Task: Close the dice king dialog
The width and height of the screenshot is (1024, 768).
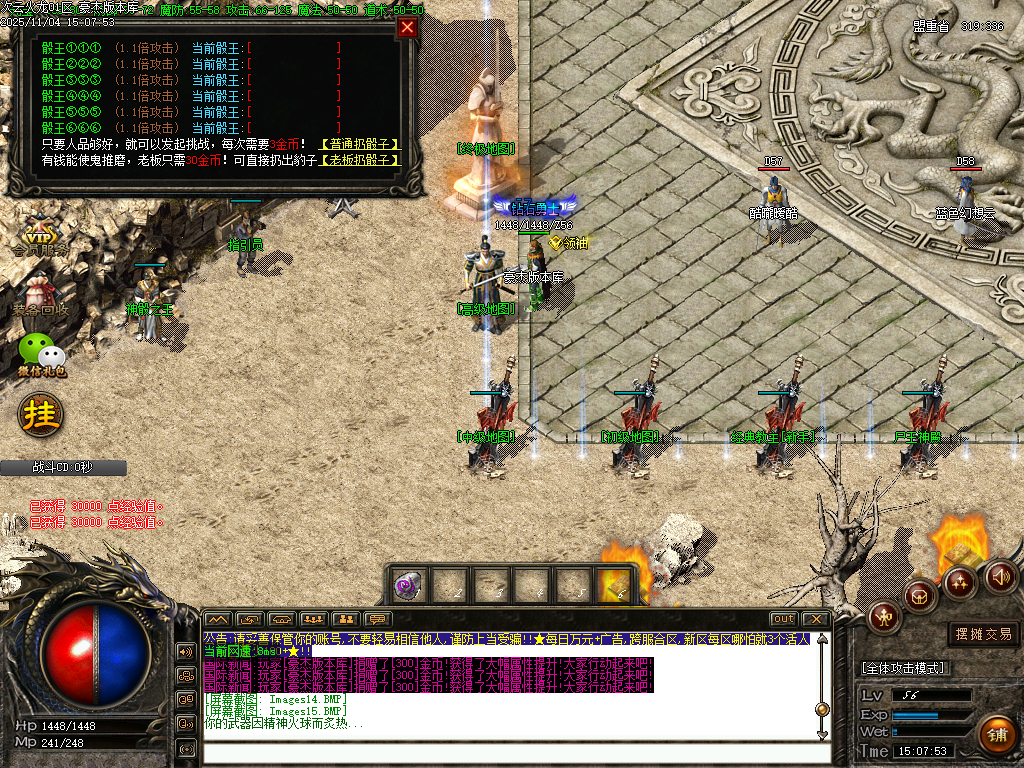Action: [x=407, y=28]
